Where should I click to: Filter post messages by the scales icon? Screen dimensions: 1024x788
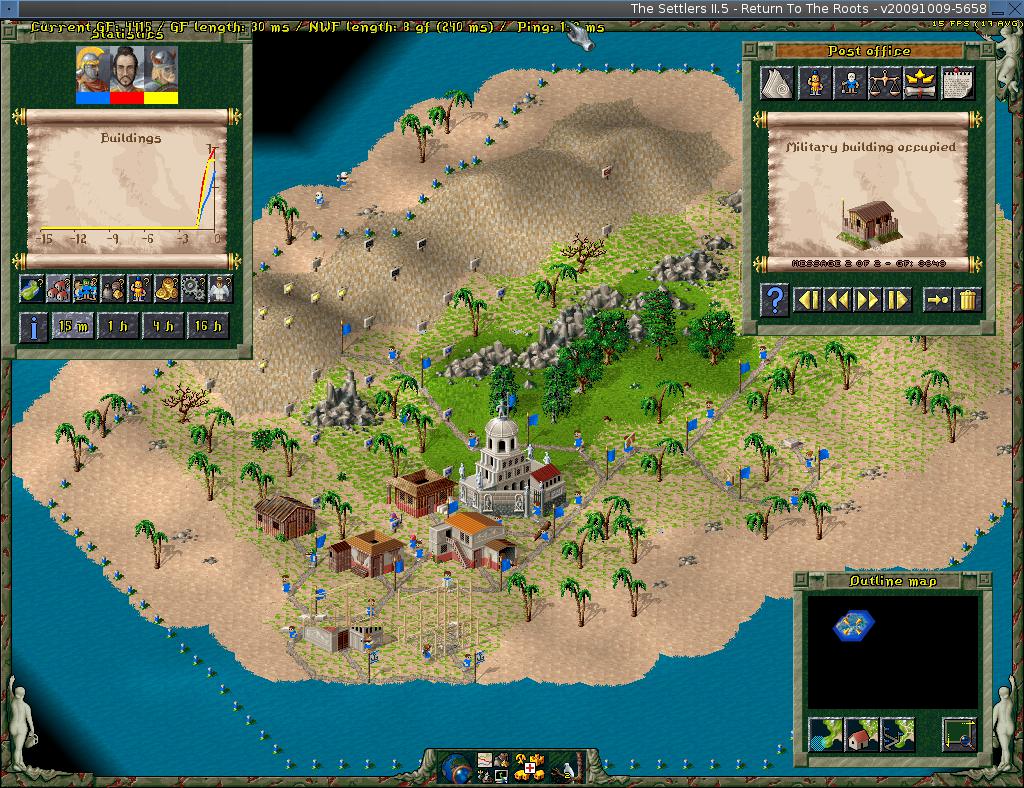[885, 83]
